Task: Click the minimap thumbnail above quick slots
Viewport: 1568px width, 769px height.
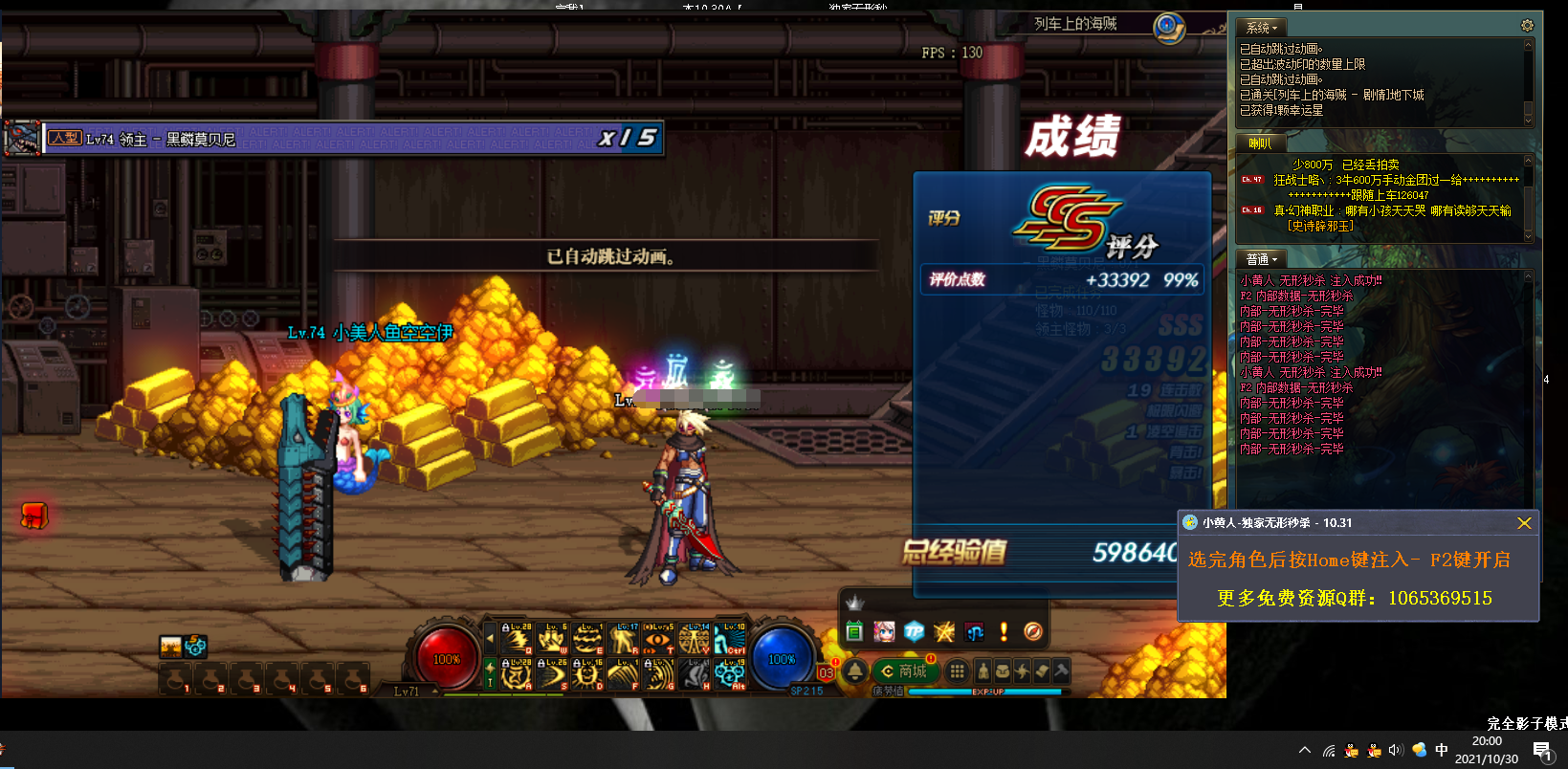Action: [x=172, y=647]
